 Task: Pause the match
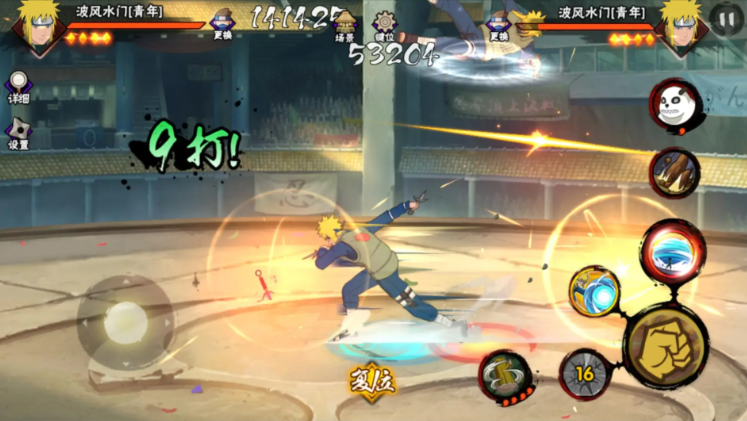726,18
